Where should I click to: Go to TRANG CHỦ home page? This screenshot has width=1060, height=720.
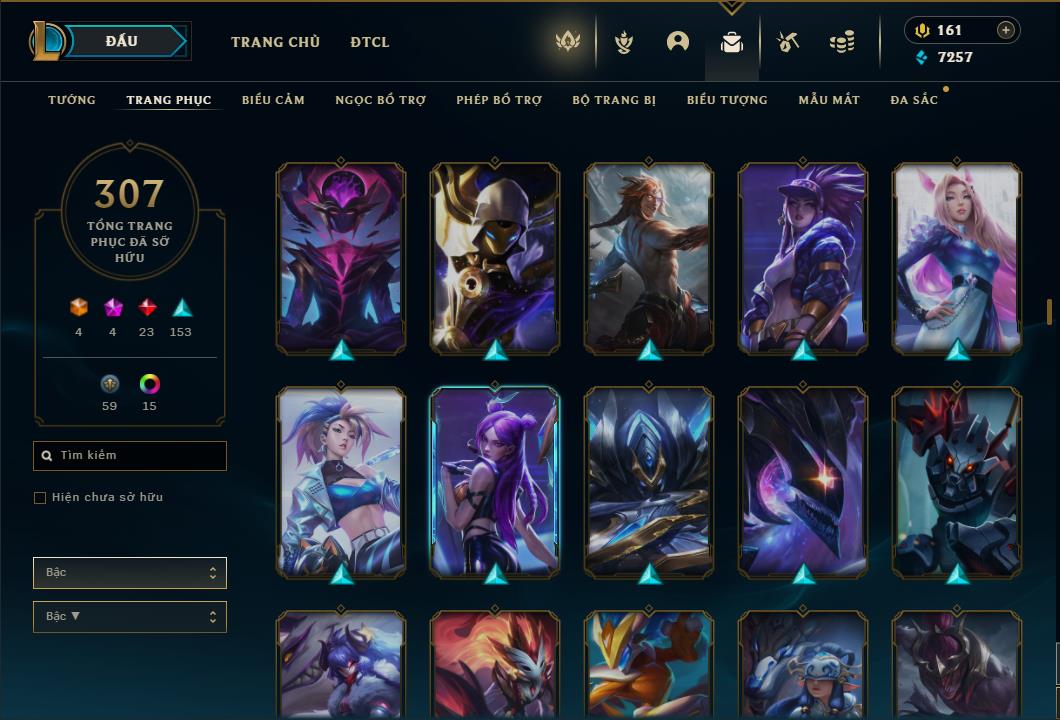[x=275, y=42]
